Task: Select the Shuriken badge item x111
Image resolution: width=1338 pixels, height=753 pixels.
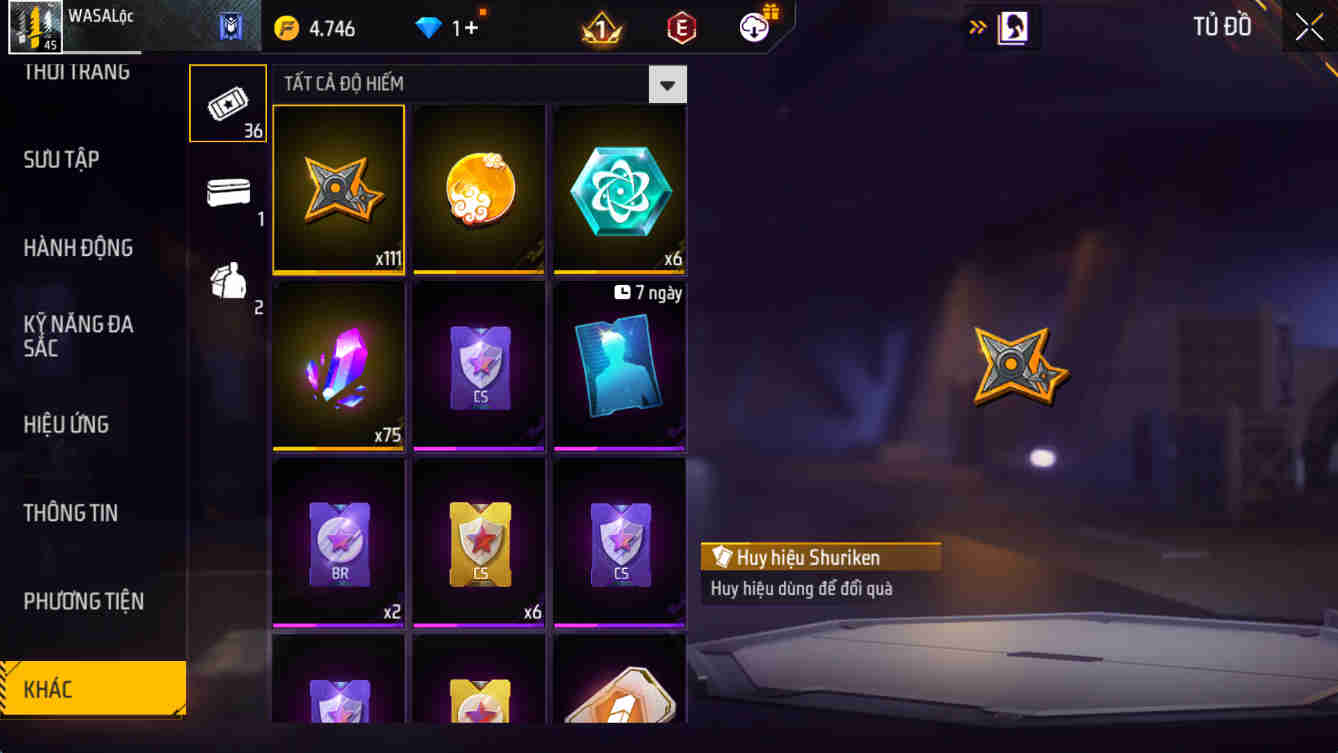Action: pyautogui.click(x=338, y=188)
